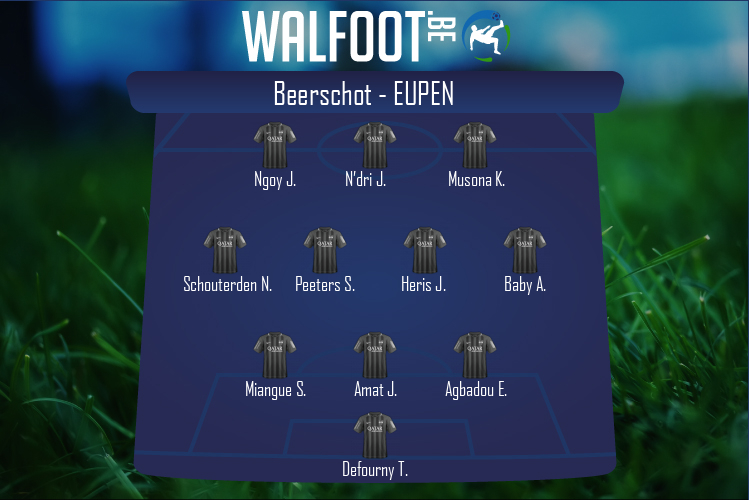Pick defender Miangue S.
Viewport: 750px width, 500px height.
click(275, 356)
